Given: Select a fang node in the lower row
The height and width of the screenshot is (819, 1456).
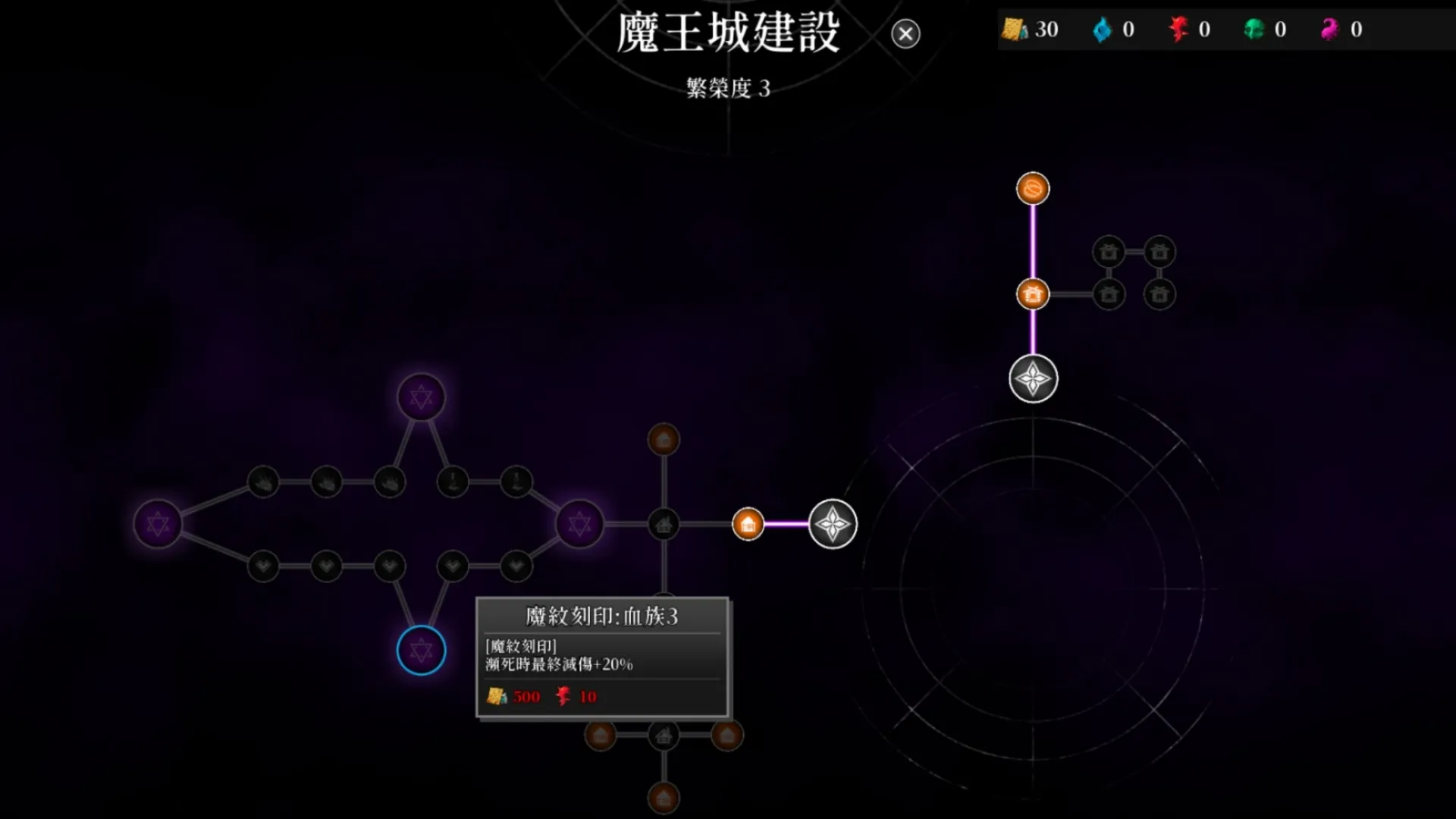Looking at the screenshot, I should (x=262, y=565).
